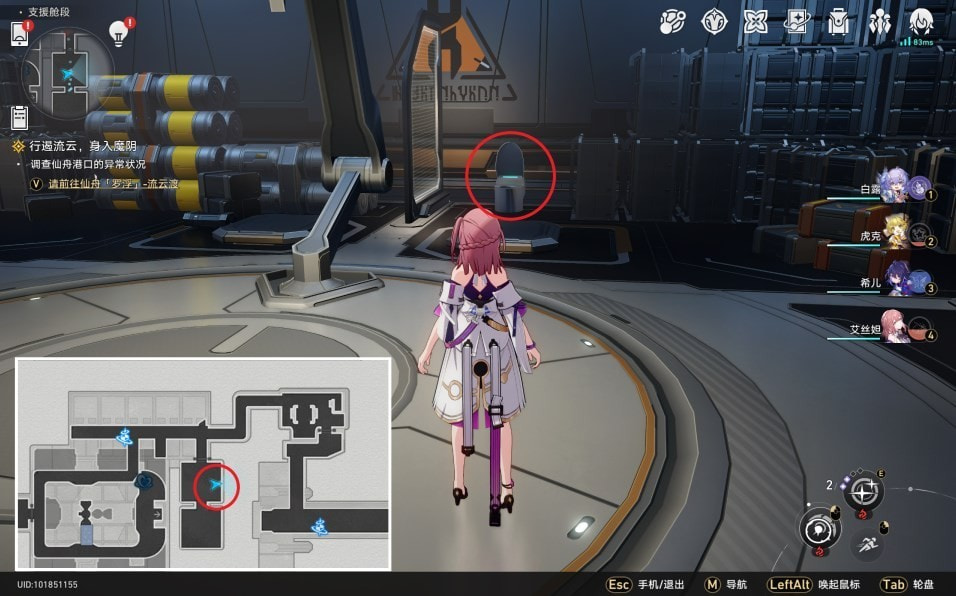
Task: Open the backpack inventory
Action: click(838, 21)
